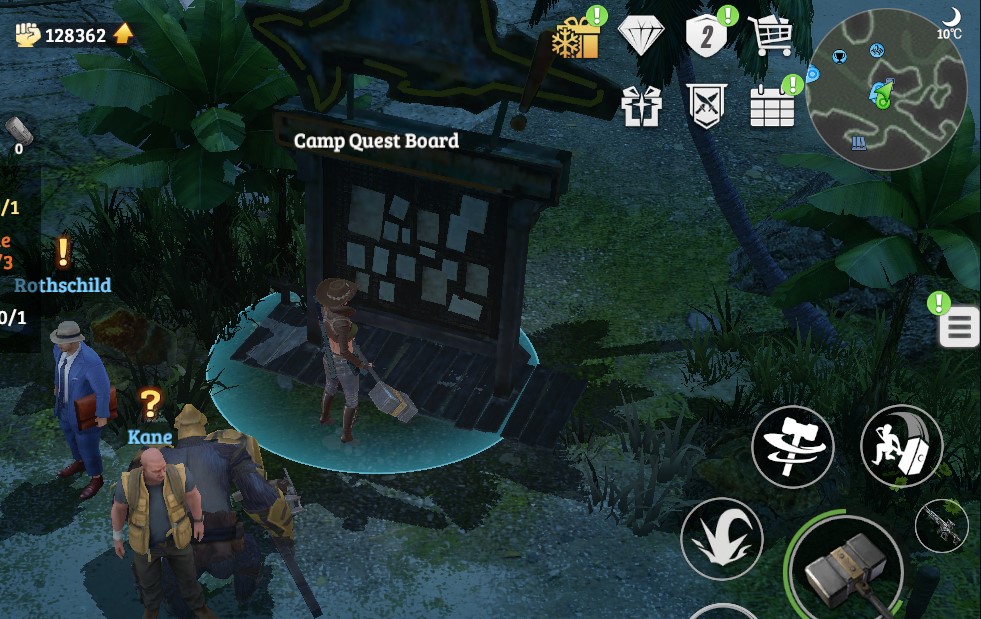Open the shopping cart store
Screen dimensions: 981x619
769,37
